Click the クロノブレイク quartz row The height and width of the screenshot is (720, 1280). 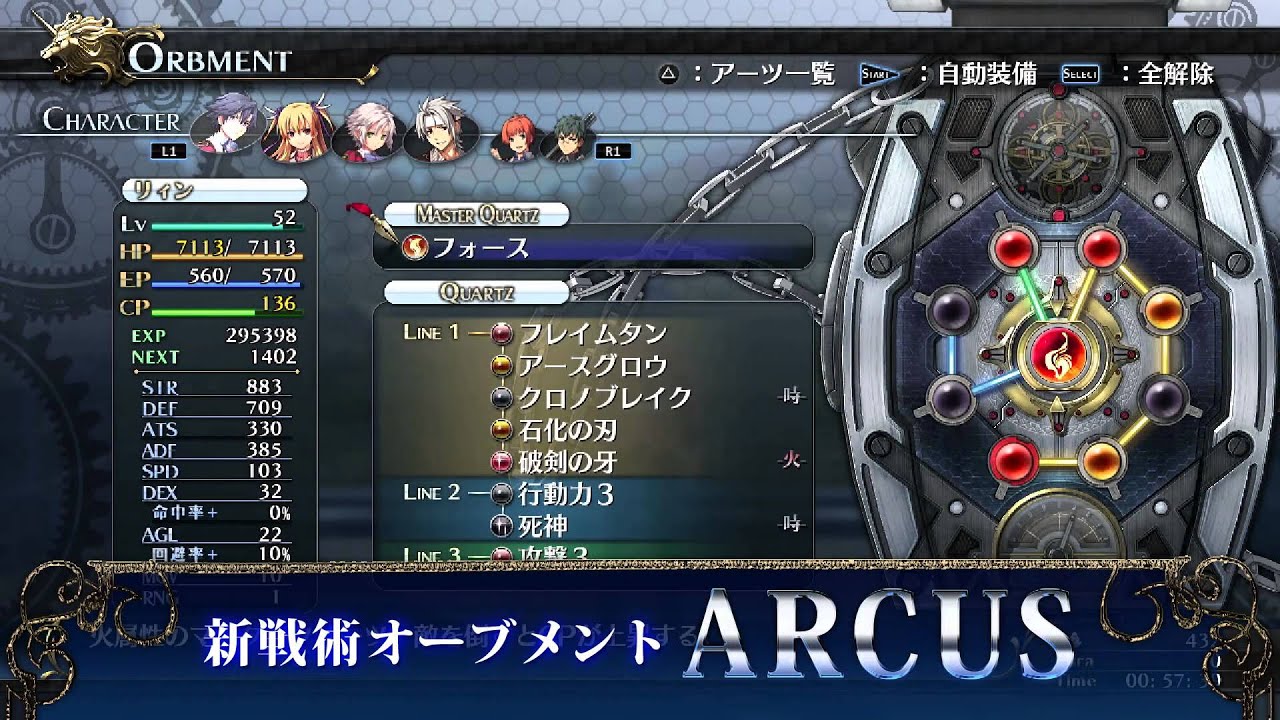coord(604,397)
